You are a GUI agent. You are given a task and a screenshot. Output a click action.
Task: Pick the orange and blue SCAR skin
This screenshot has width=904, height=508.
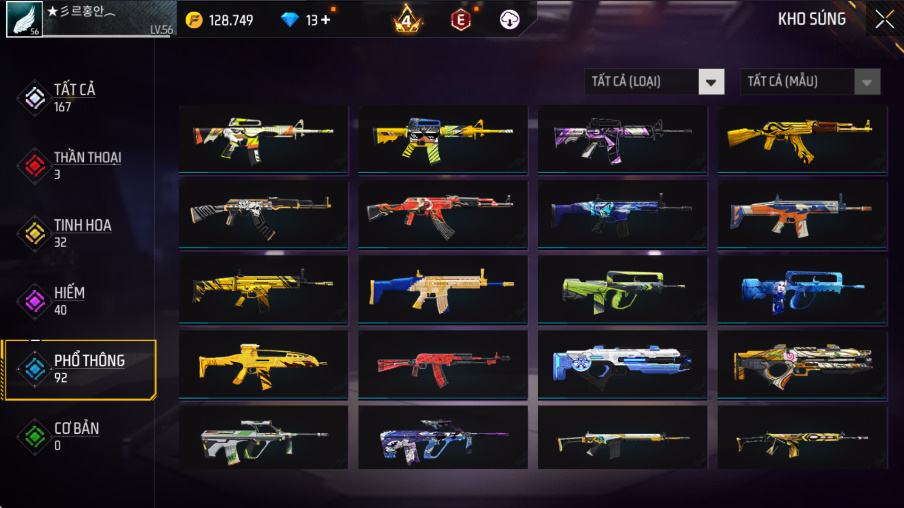pyautogui.click(x=802, y=214)
